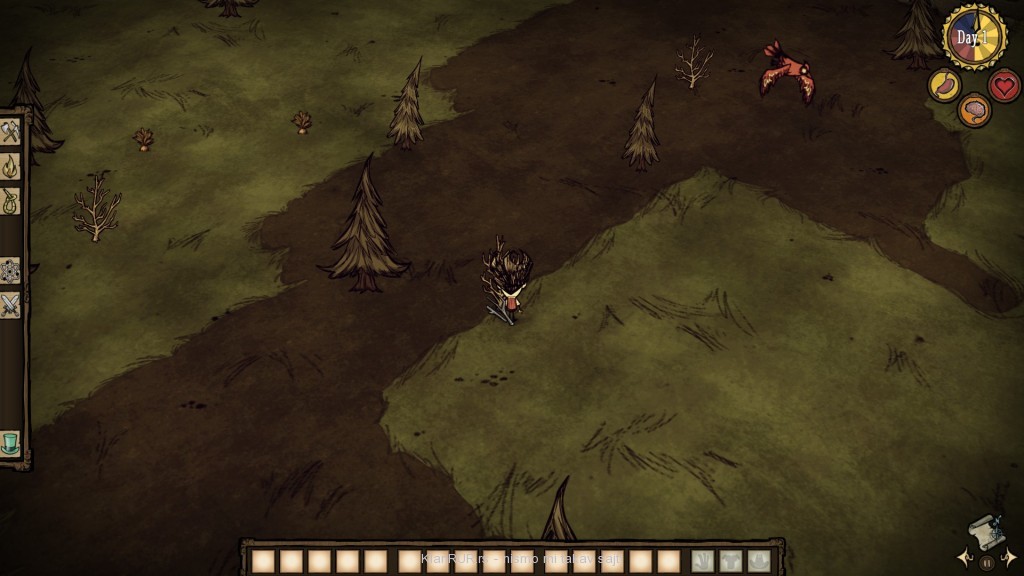Select the body equipment slot
The height and width of the screenshot is (576, 1024).
732,561
